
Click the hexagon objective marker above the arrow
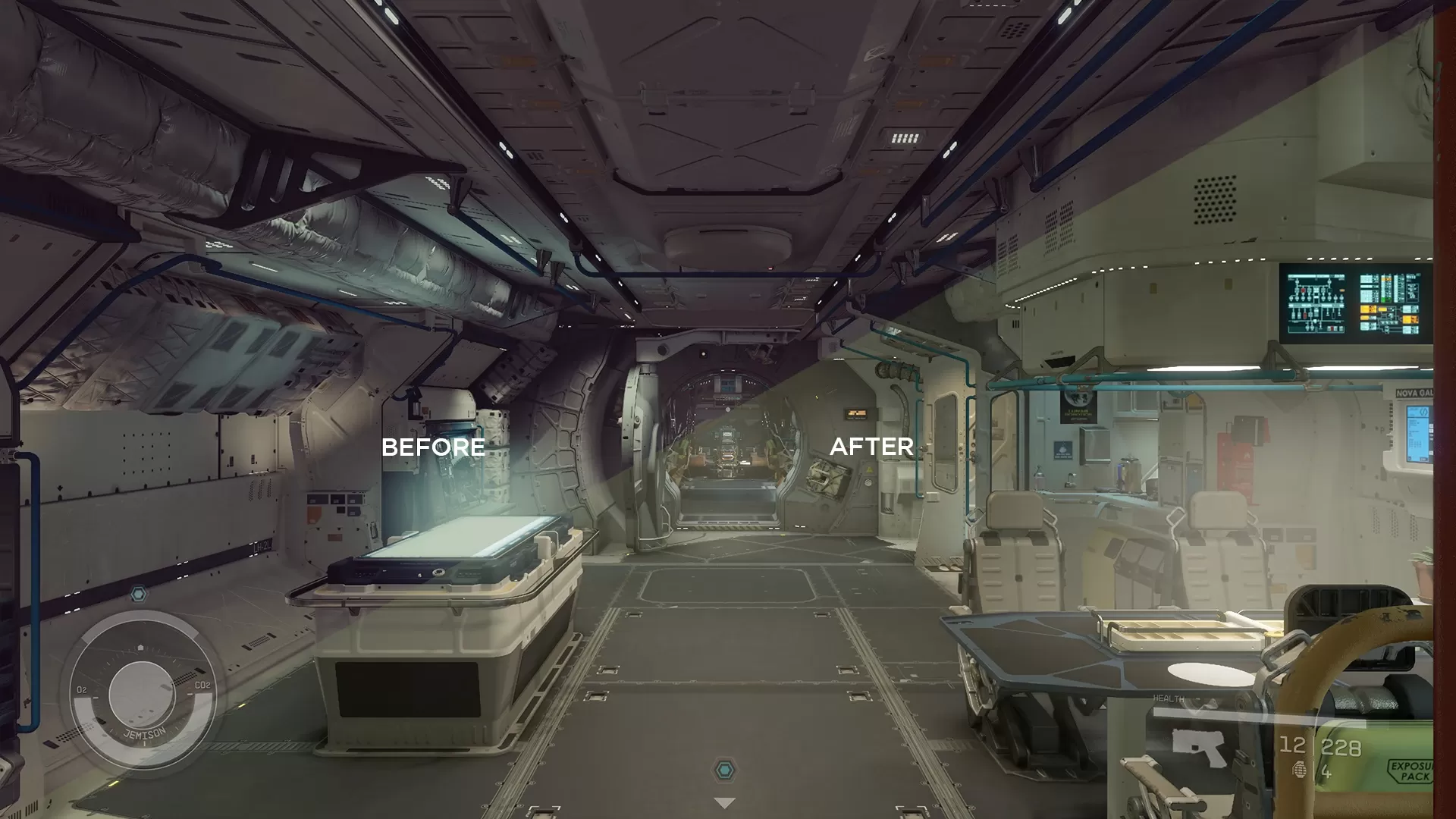(725, 771)
